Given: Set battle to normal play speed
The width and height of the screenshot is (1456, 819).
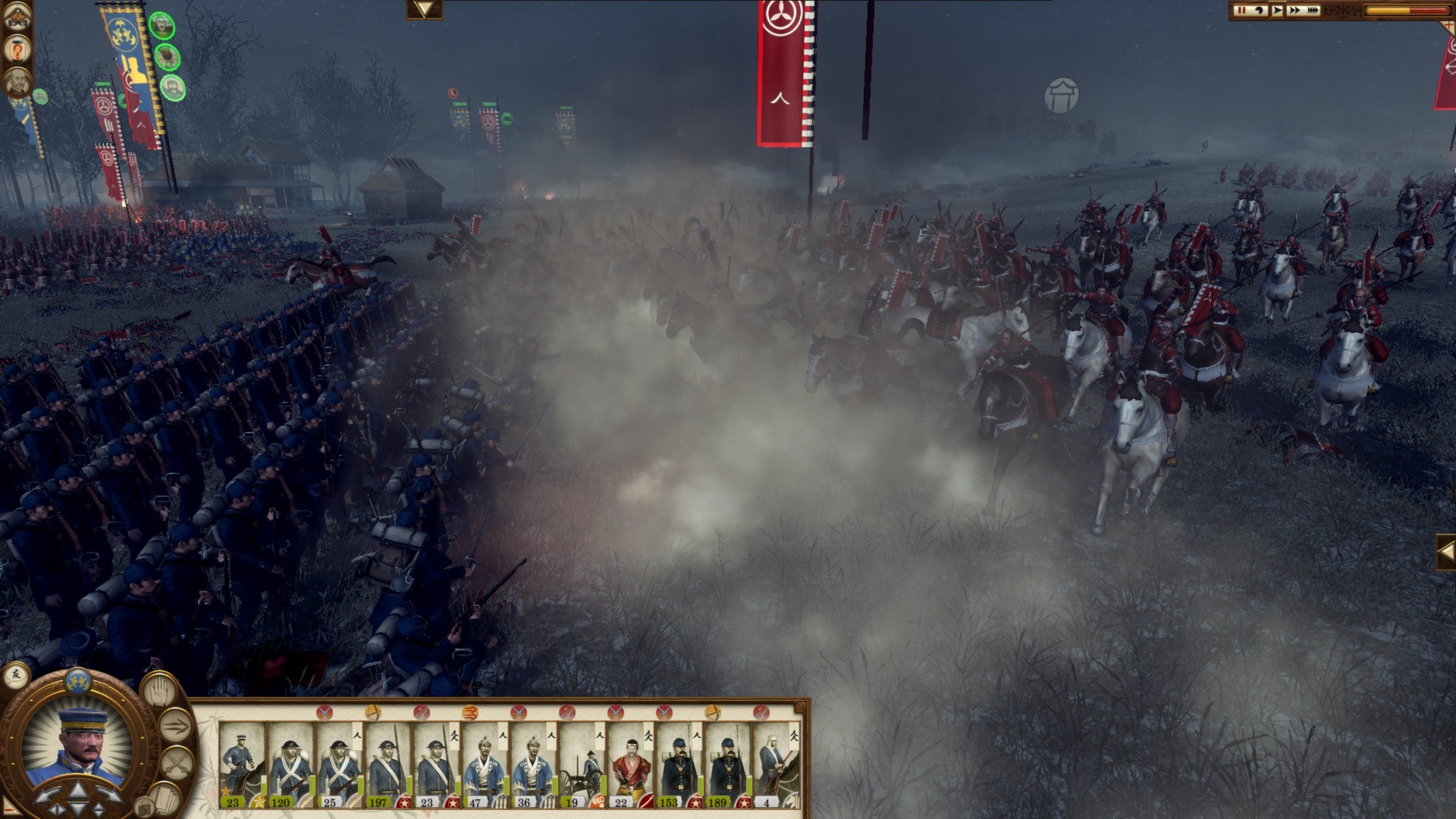Looking at the screenshot, I should (x=1278, y=11).
